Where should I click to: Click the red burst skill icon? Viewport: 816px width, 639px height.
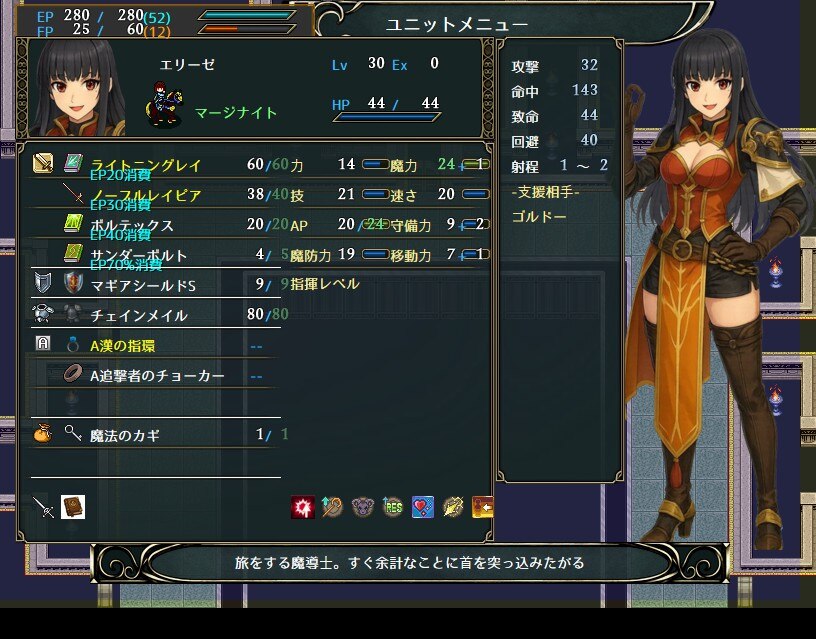(302, 507)
